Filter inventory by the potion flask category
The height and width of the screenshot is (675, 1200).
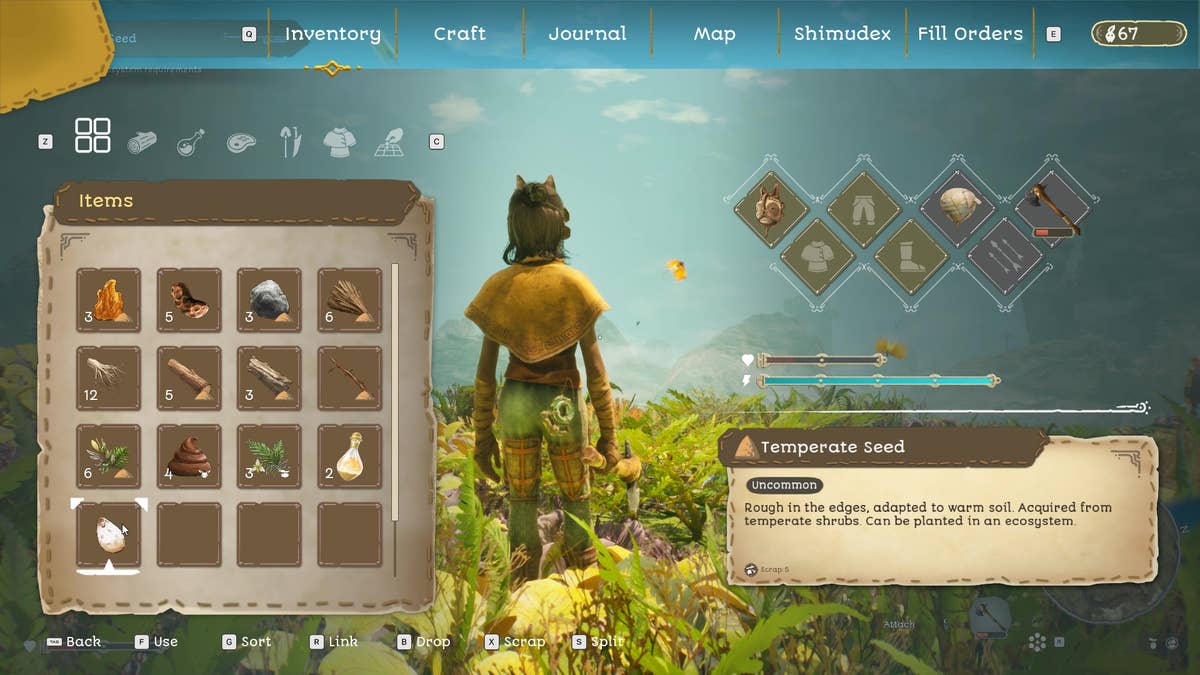pyautogui.click(x=191, y=143)
